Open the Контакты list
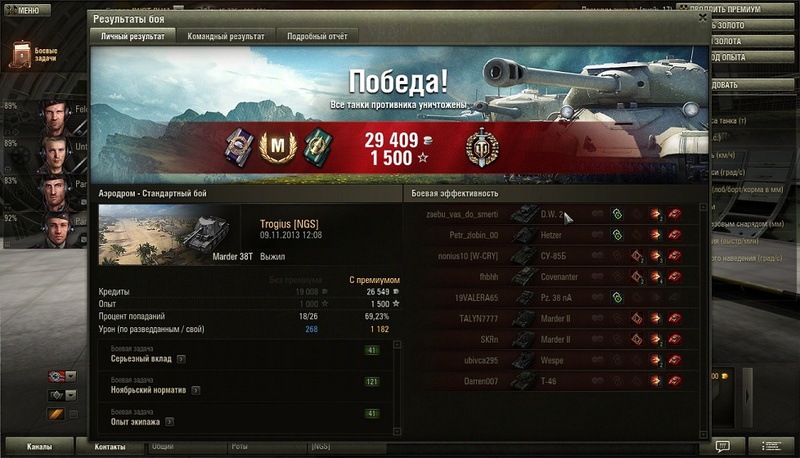800x458 pixels. pos(110,446)
